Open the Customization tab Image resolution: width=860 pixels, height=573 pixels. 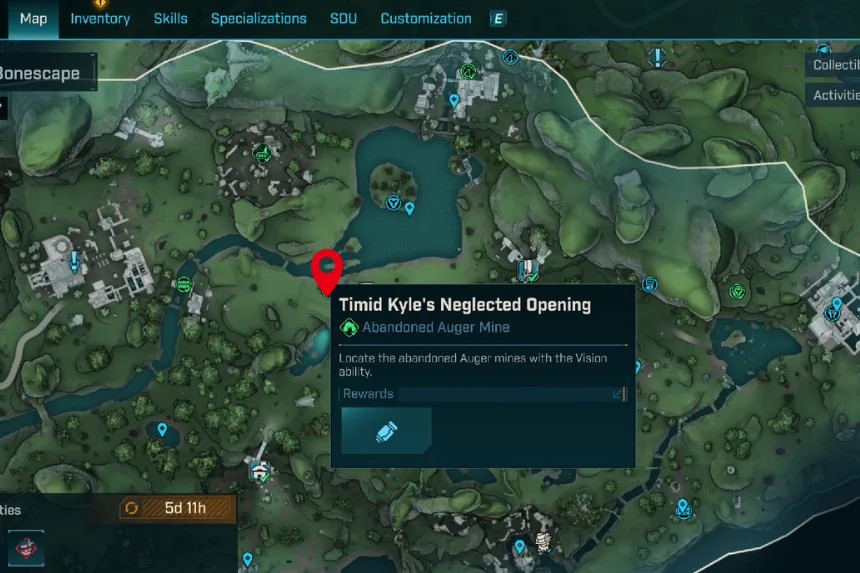[426, 19]
